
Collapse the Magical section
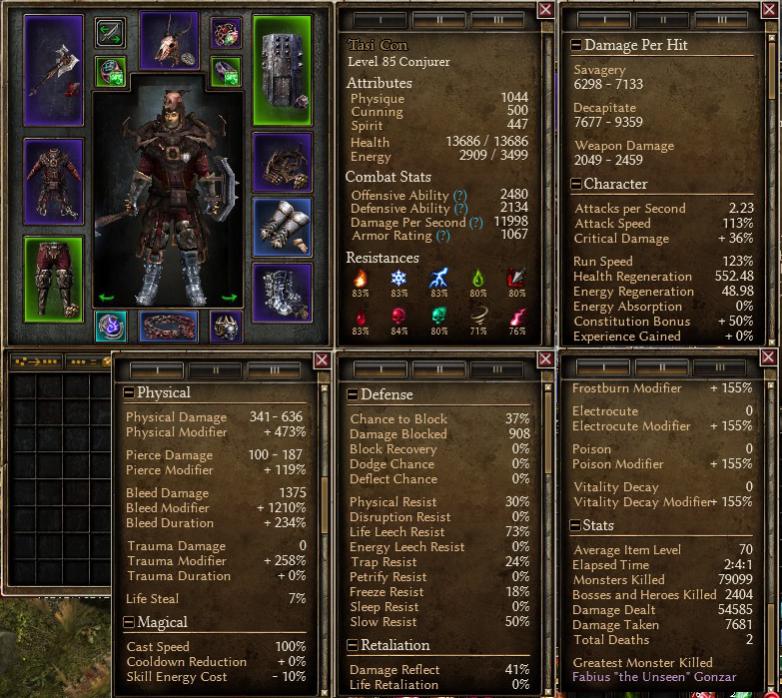tap(128, 622)
